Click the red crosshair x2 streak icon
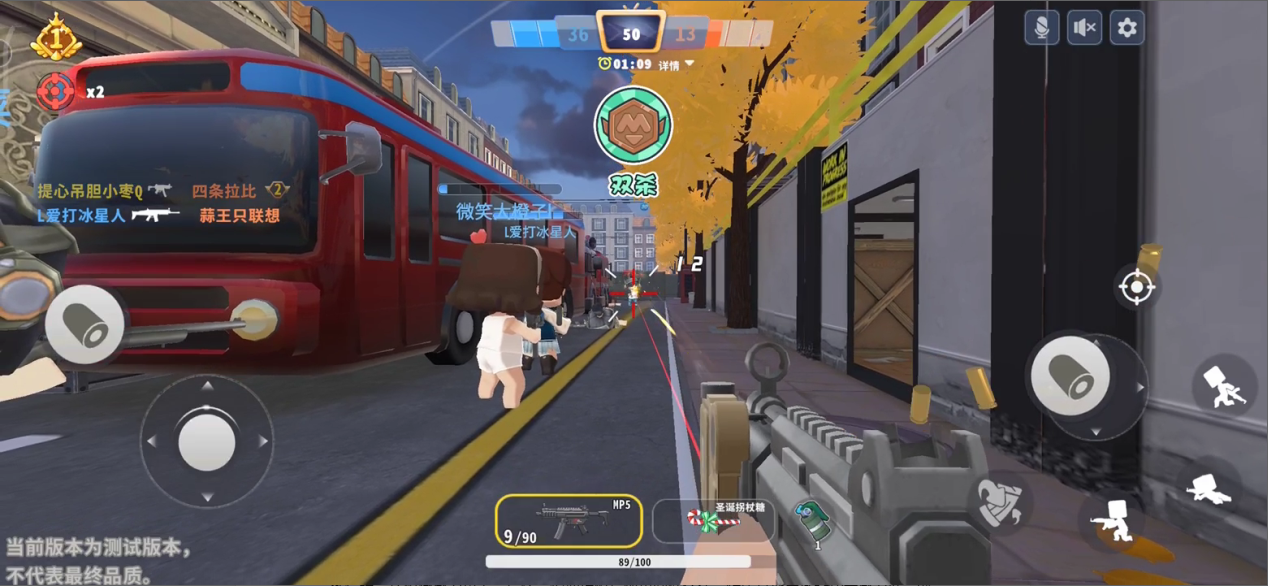This screenshot has width=1268, height=586. pos(55,91)
